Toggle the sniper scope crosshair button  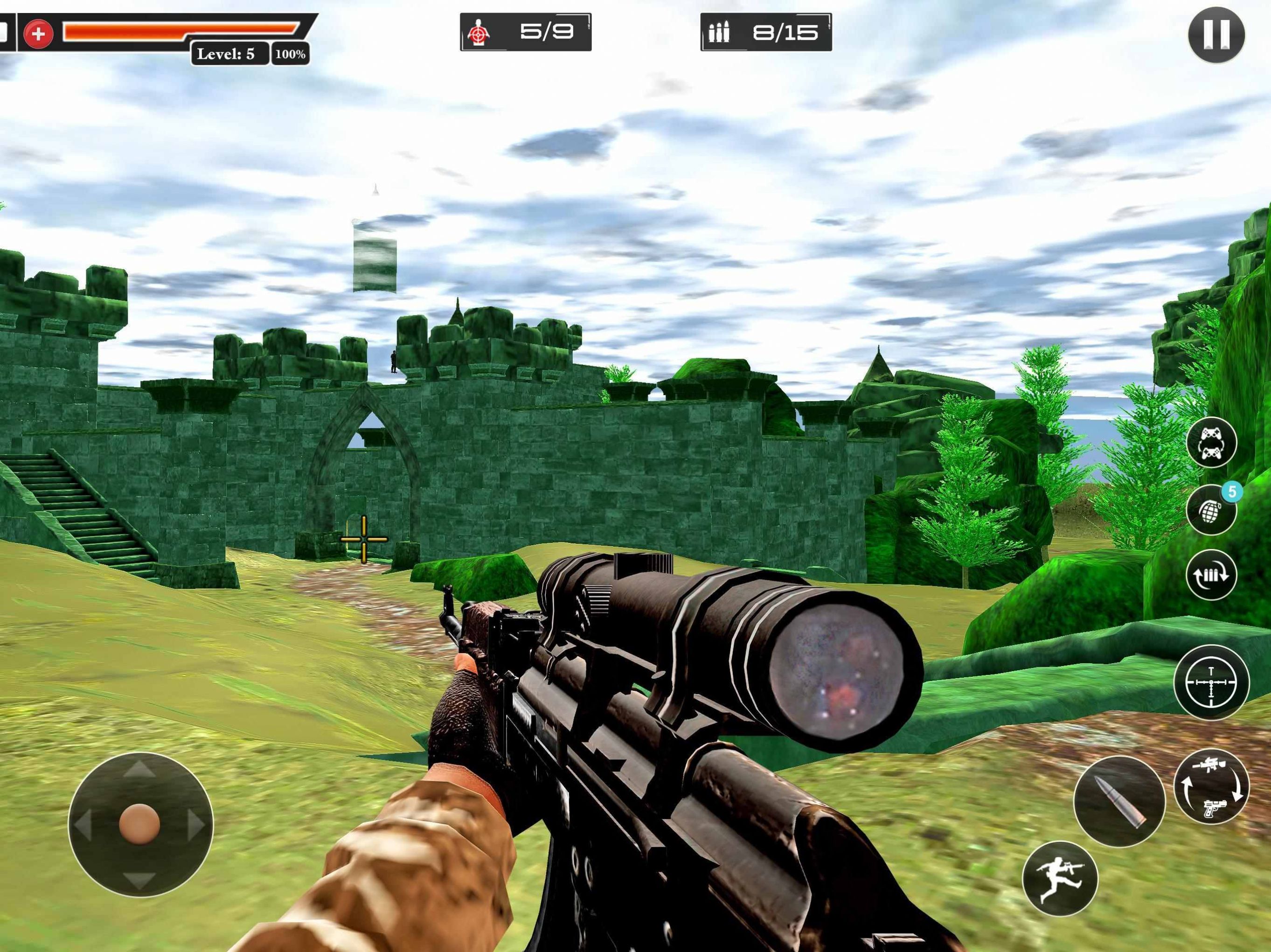click(x=1211, y=682)
